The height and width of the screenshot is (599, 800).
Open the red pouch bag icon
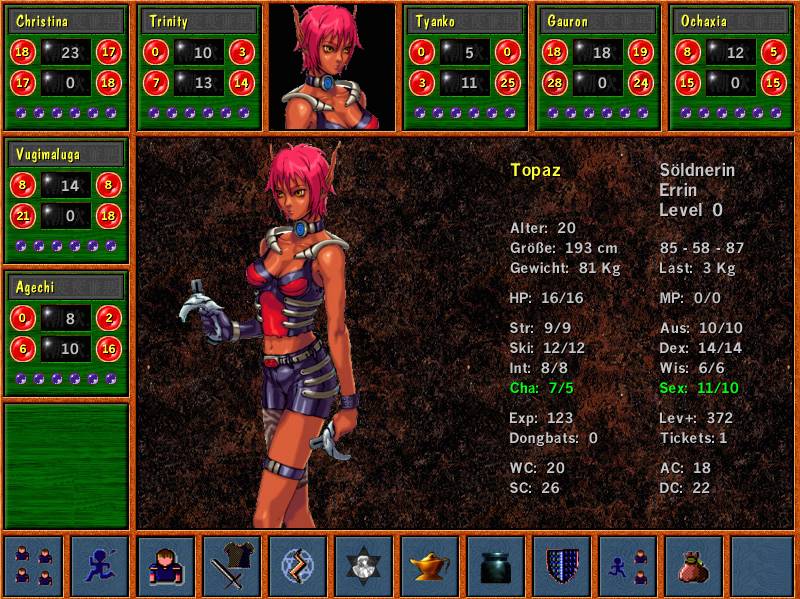tap(694, 566)
